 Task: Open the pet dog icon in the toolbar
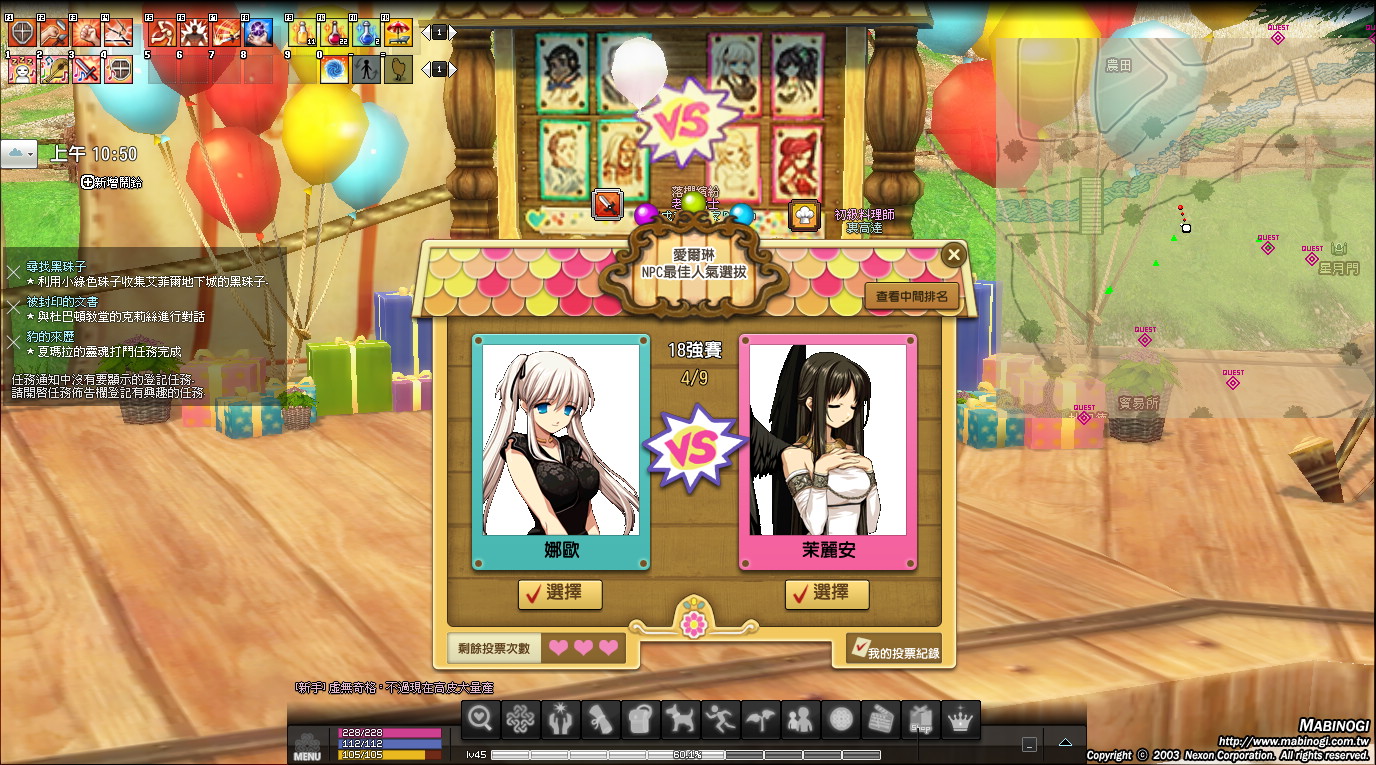point(680,720)
